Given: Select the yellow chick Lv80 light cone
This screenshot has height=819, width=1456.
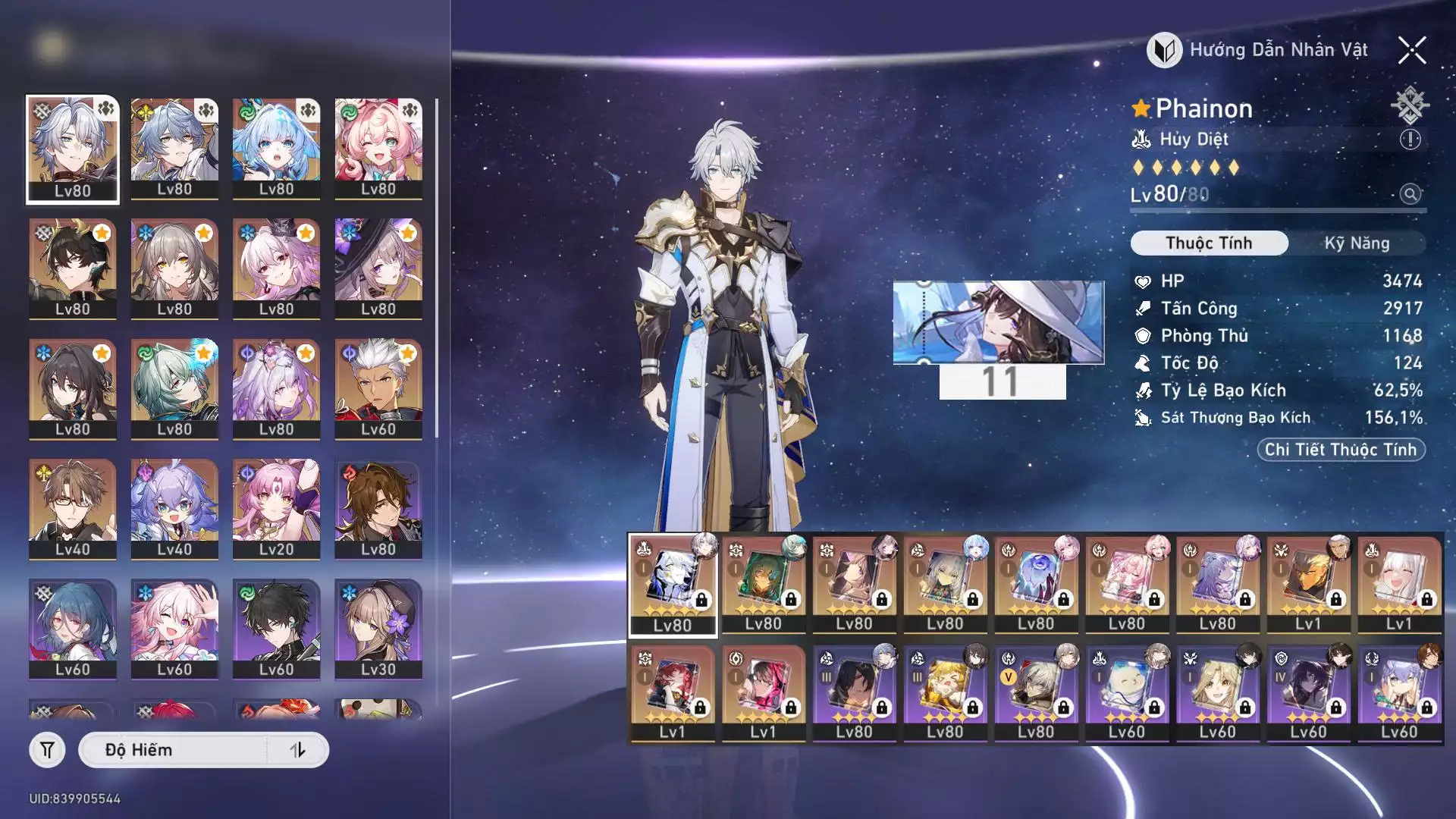Looking at the screenshot, I should coord(945,692).
